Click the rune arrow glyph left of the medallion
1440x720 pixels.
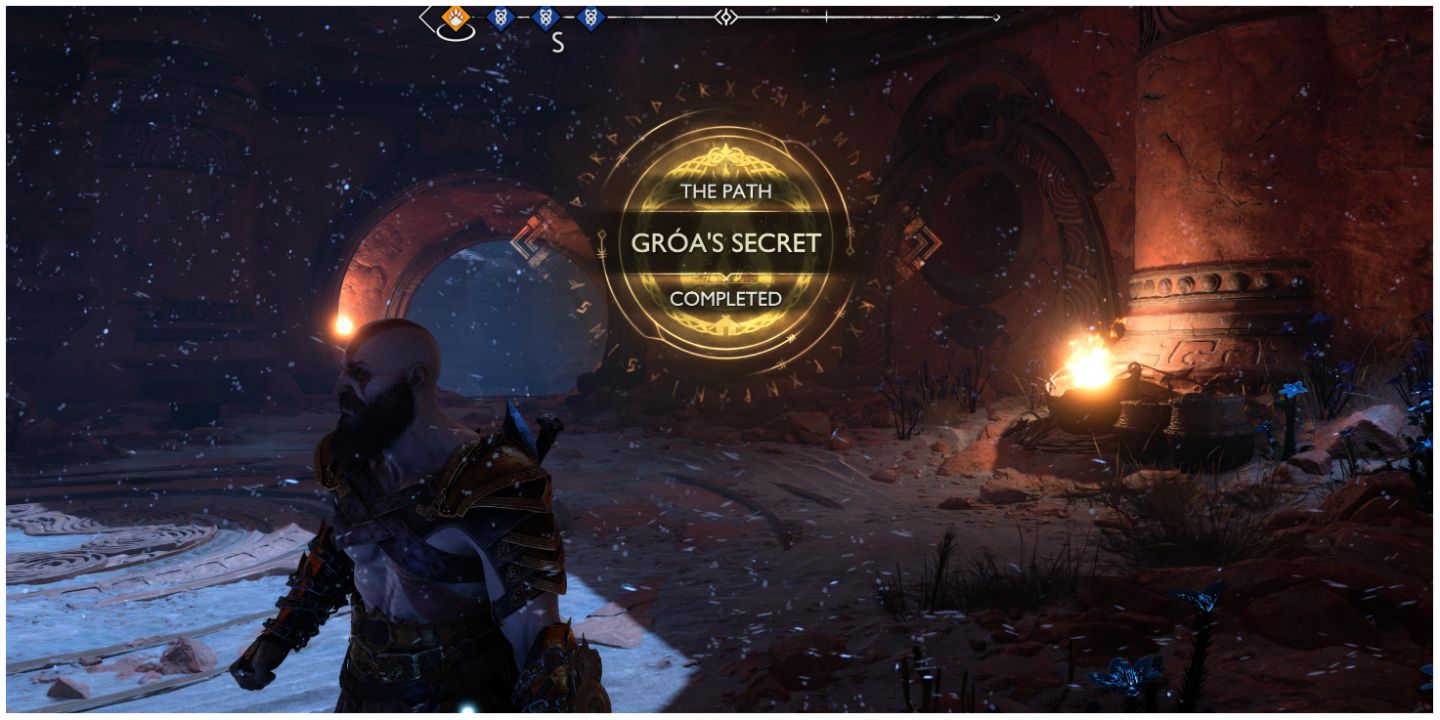pos(600,243)
